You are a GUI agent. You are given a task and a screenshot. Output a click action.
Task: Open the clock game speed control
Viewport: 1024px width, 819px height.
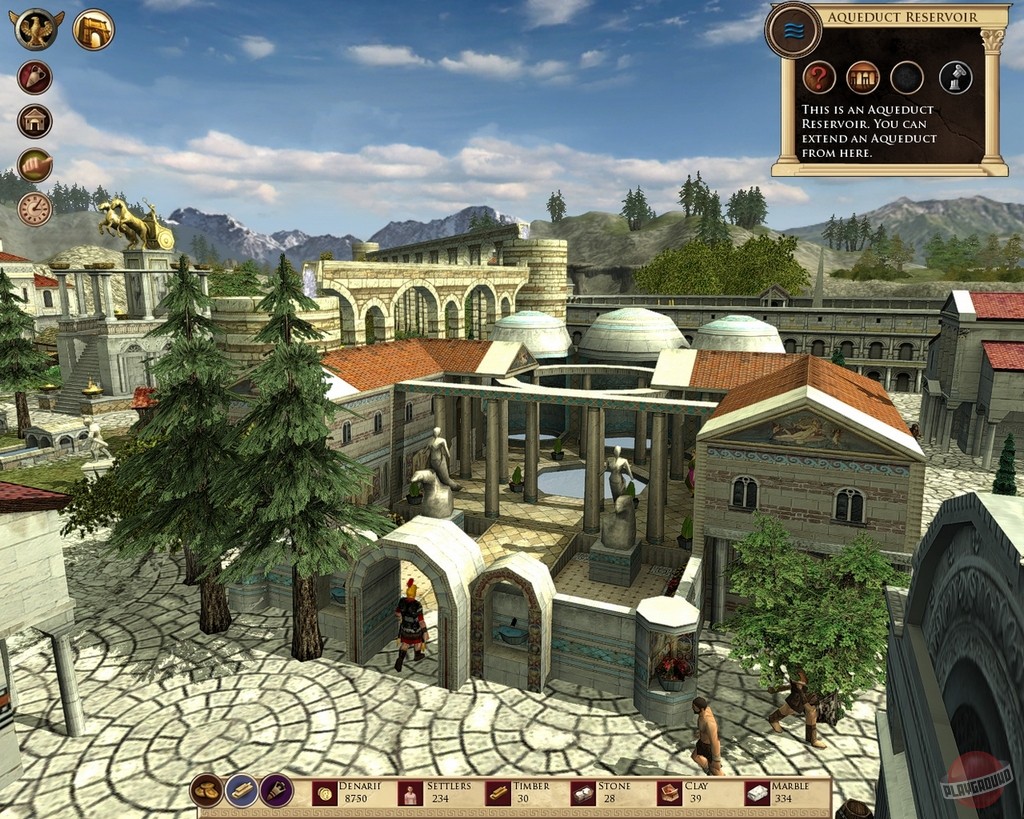(x=35, y=209)
